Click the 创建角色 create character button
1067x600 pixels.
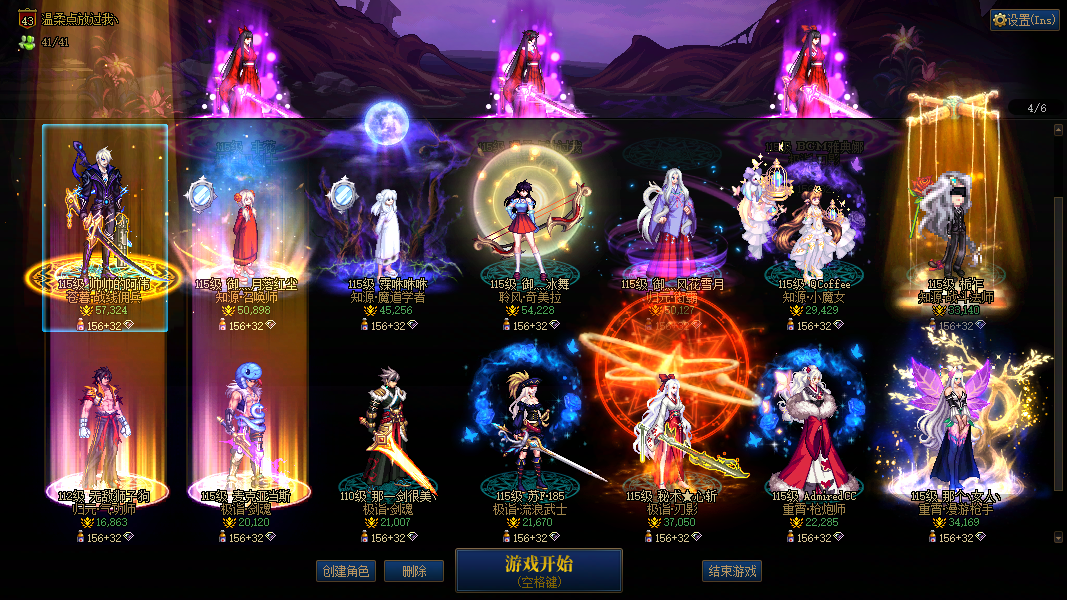(x=345, y=571)
